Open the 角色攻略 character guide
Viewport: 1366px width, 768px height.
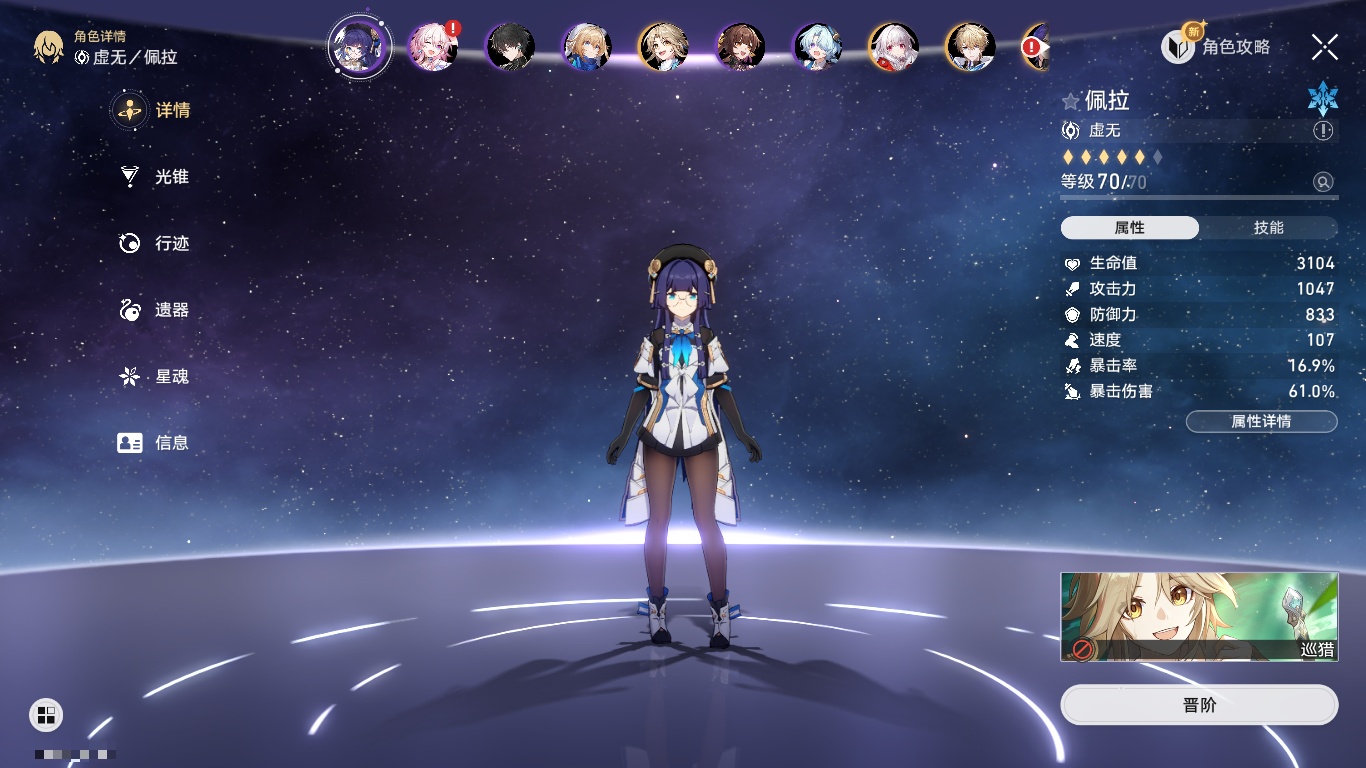(1216, 46)
